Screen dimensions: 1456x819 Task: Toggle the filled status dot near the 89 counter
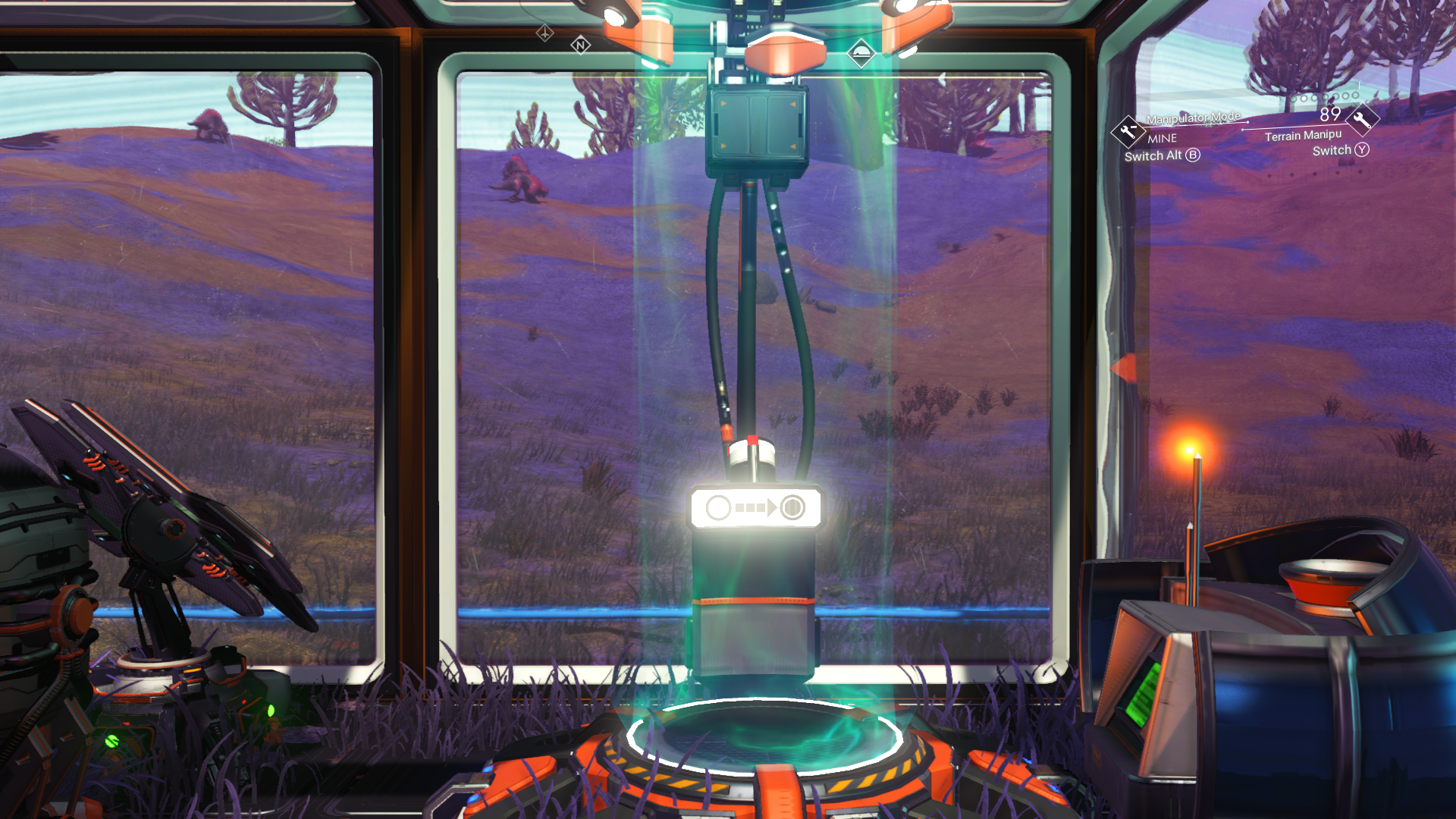[1304, 97]
